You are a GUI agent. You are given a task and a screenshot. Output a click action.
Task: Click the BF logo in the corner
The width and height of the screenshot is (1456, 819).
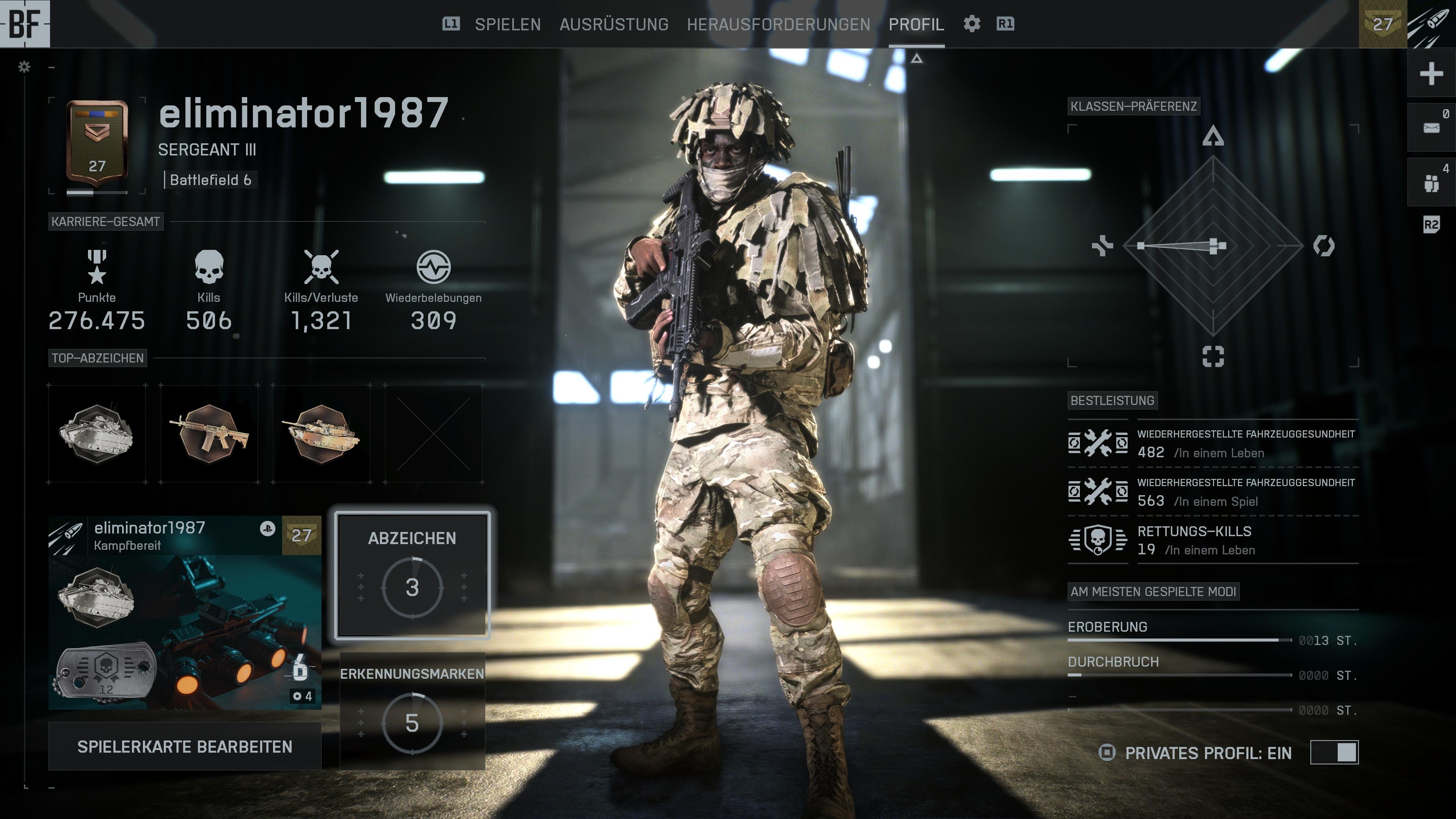click(x=25, y=24)
